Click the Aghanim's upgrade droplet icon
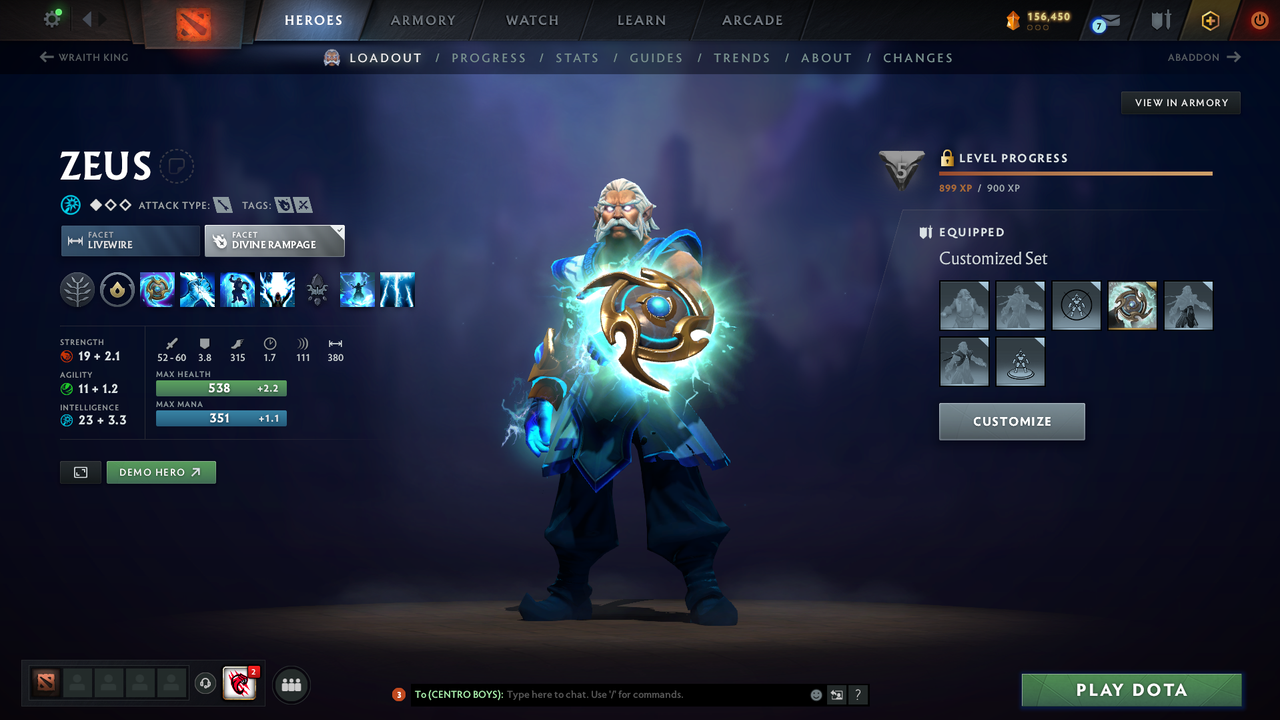1280x720 pixels. coord(117,290)
